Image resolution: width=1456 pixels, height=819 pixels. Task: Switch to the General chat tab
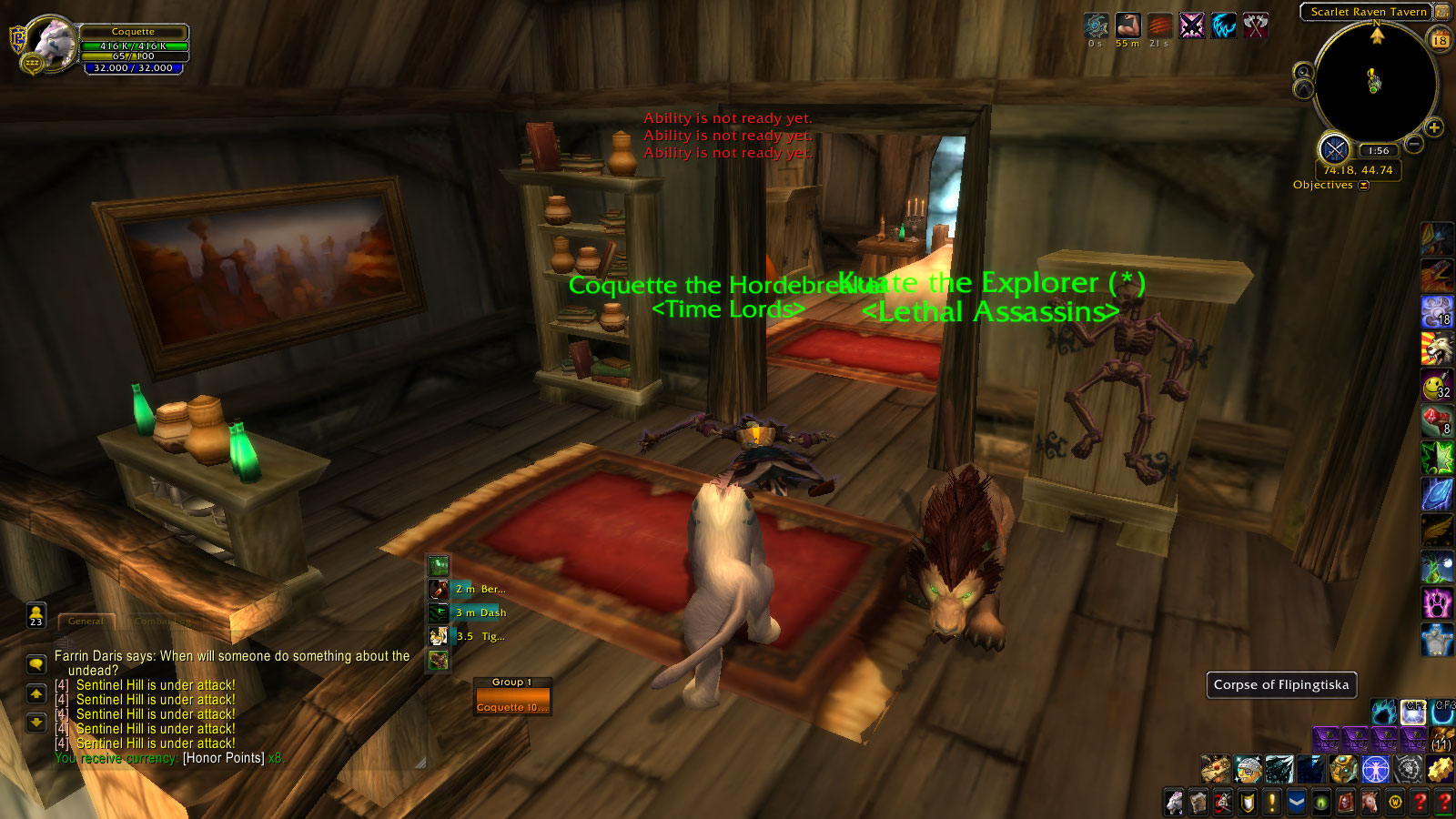[86, 622]
